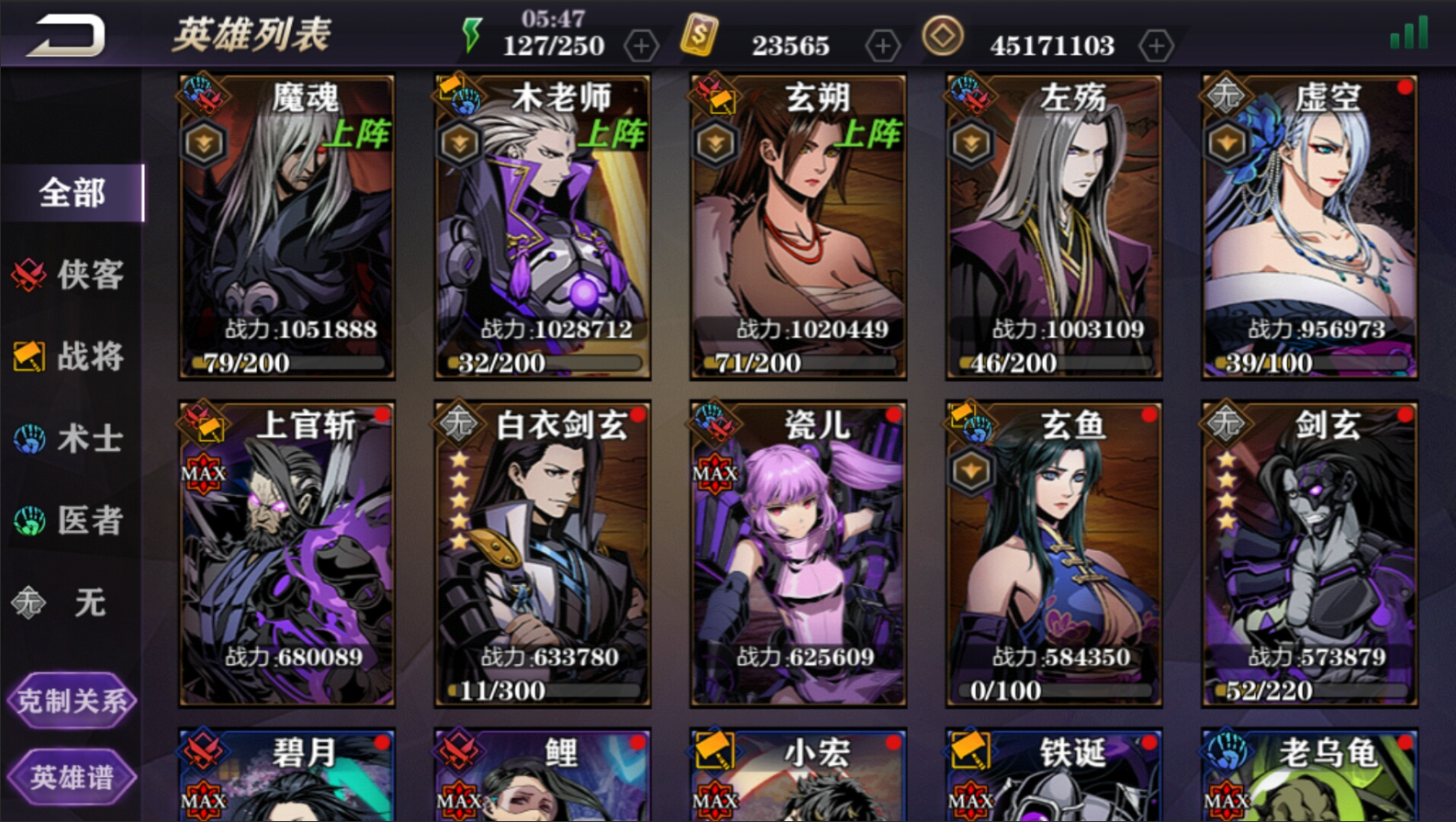The width and height of the screenshot is (1456, 822).
Task: Select the 术士 class icon in sidebar
Action: tap(28, 440)
